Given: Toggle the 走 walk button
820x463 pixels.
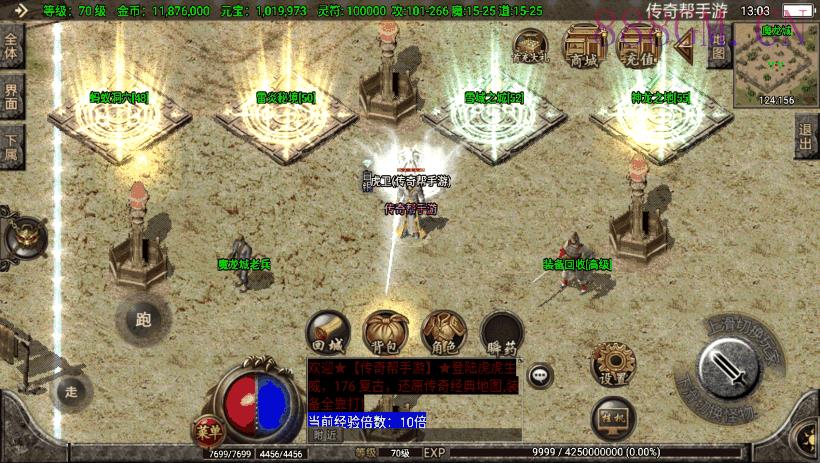Looking at the screenshot, I should click(x=72, y=391).
